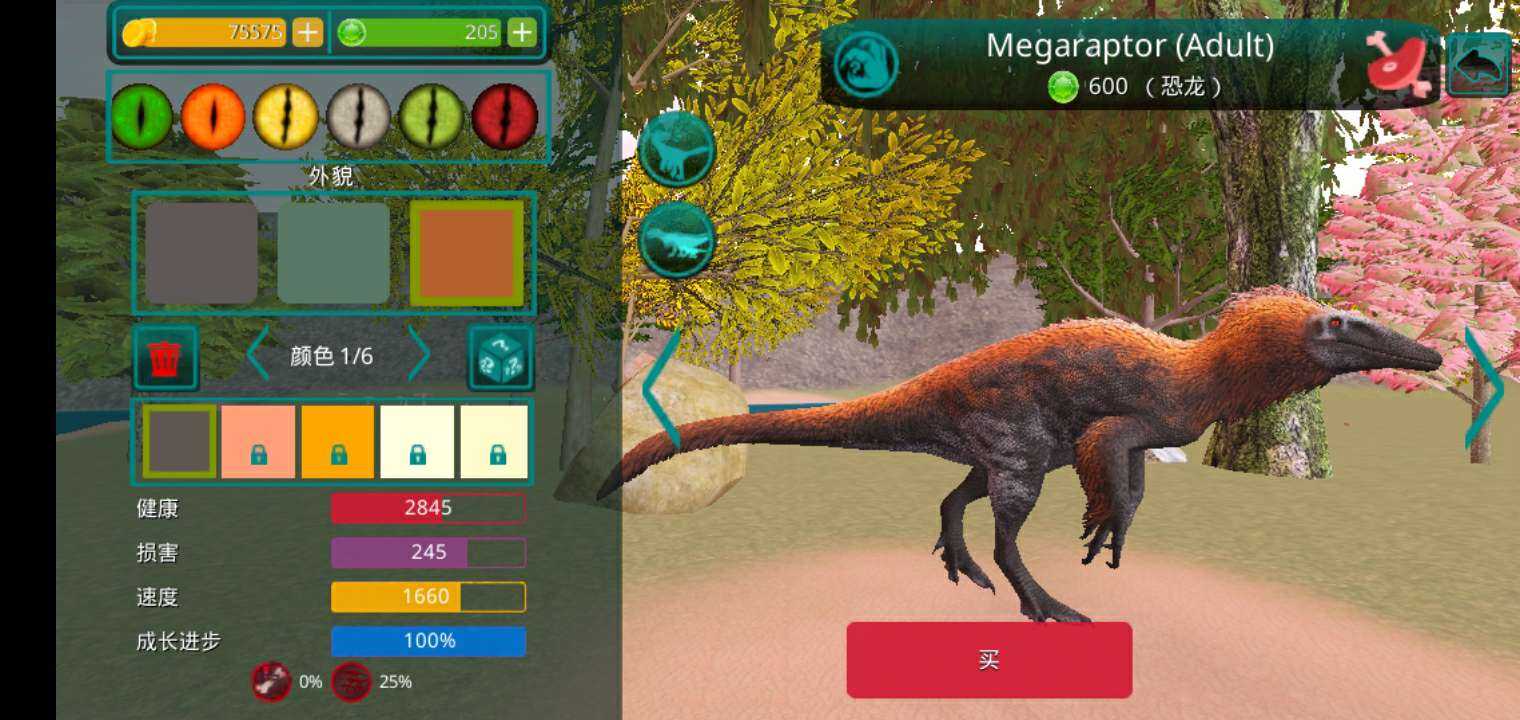The width and height of the screenshot is (1520, 720).
Task: Pick the locked bright orange color
Action: coord(338,441)
